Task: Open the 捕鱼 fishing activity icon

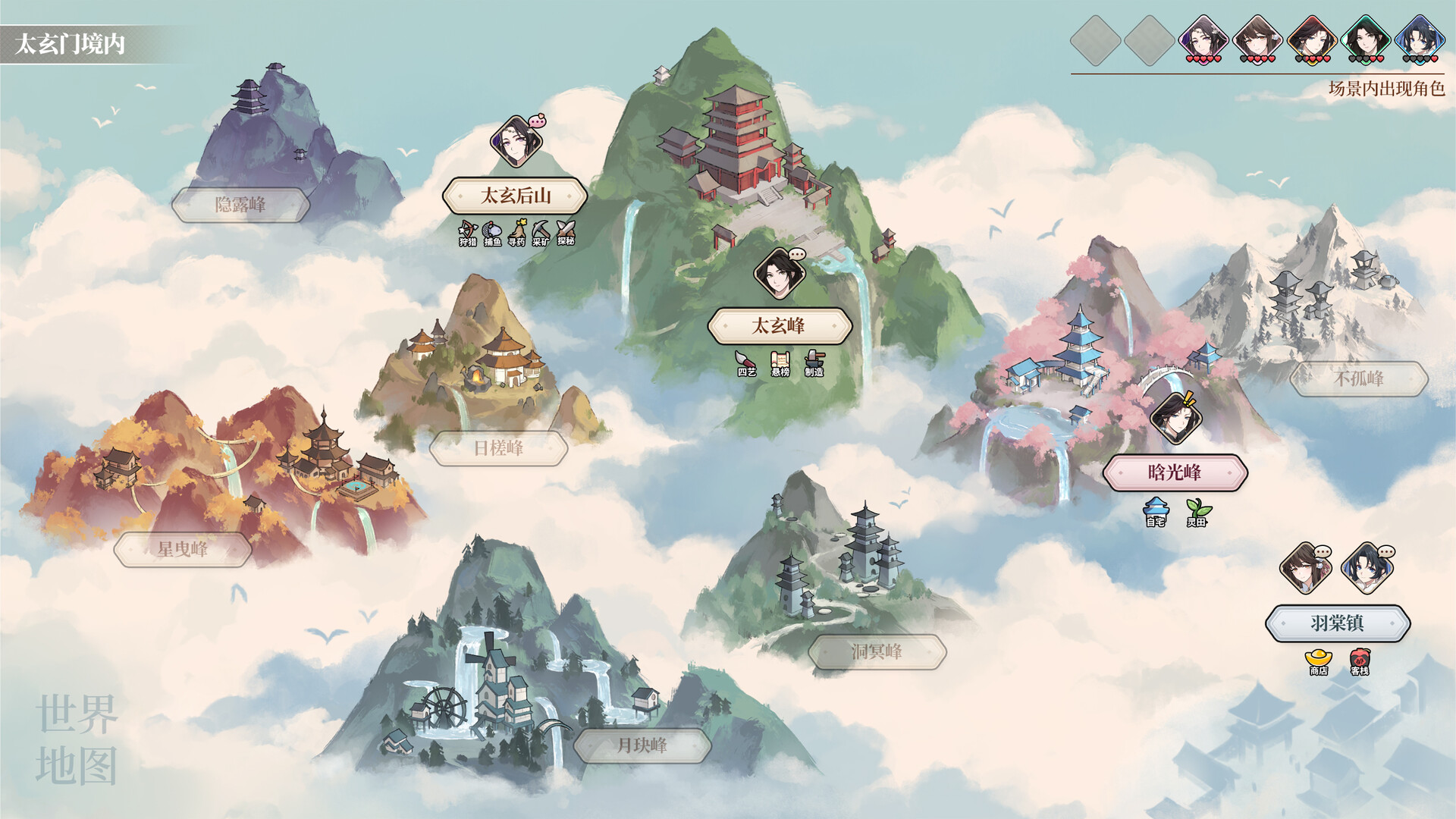Action: [x=491, y=228]
